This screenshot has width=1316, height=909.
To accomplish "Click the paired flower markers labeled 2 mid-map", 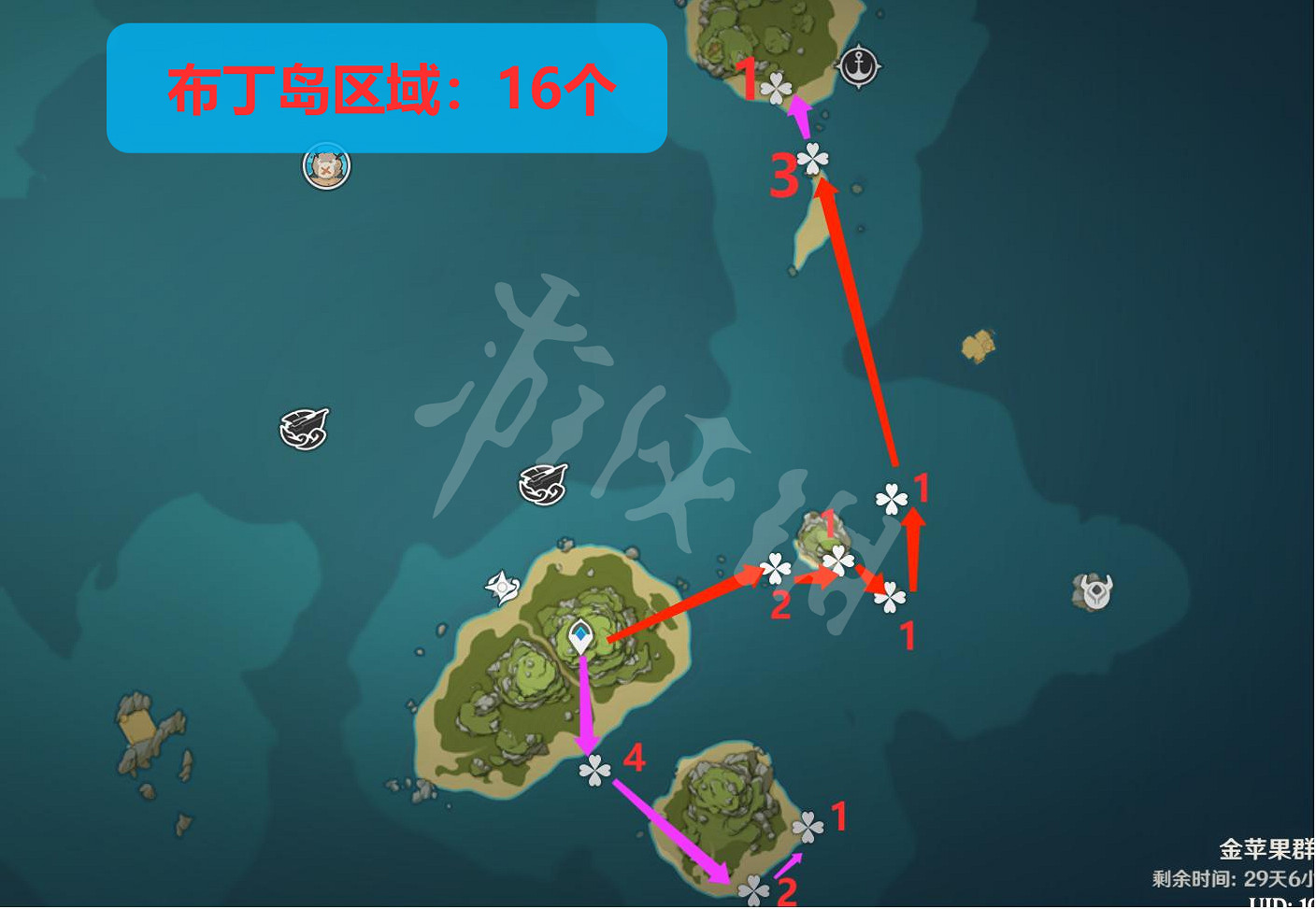I will [778, 568].
